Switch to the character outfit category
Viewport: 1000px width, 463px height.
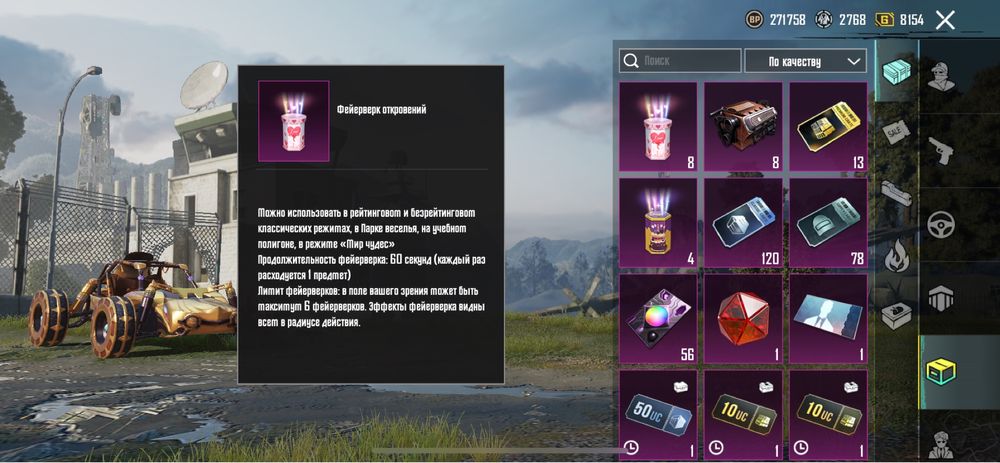click(x=941, y=77)
